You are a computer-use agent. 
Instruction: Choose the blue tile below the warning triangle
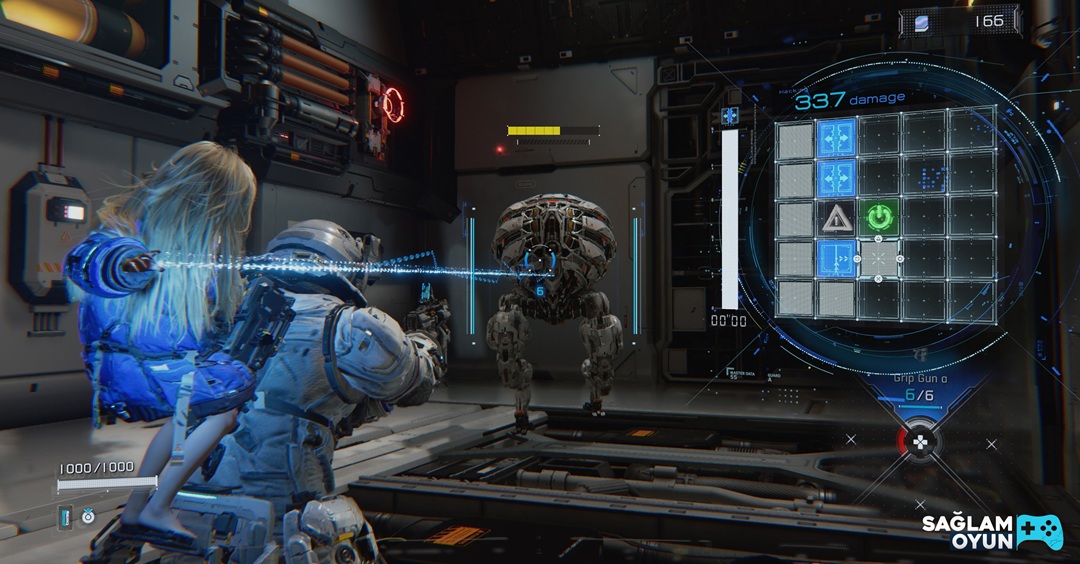point(836,259)
